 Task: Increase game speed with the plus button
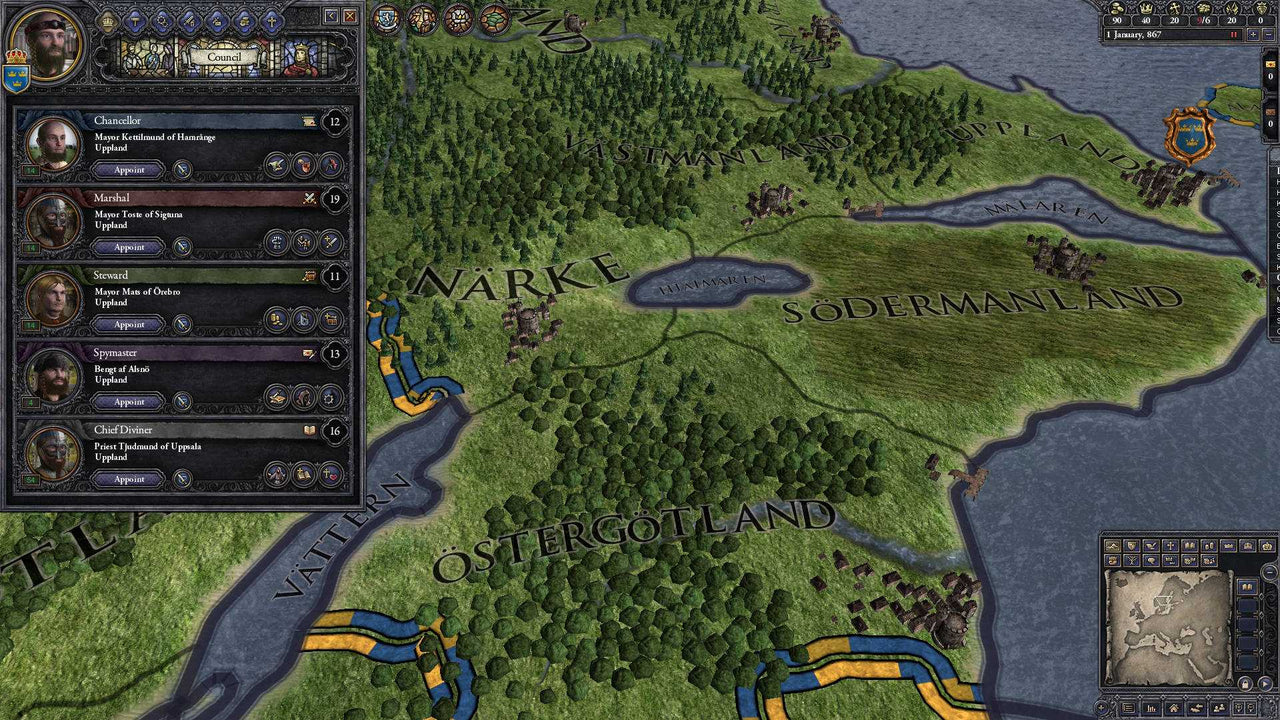click(1253, 34)
